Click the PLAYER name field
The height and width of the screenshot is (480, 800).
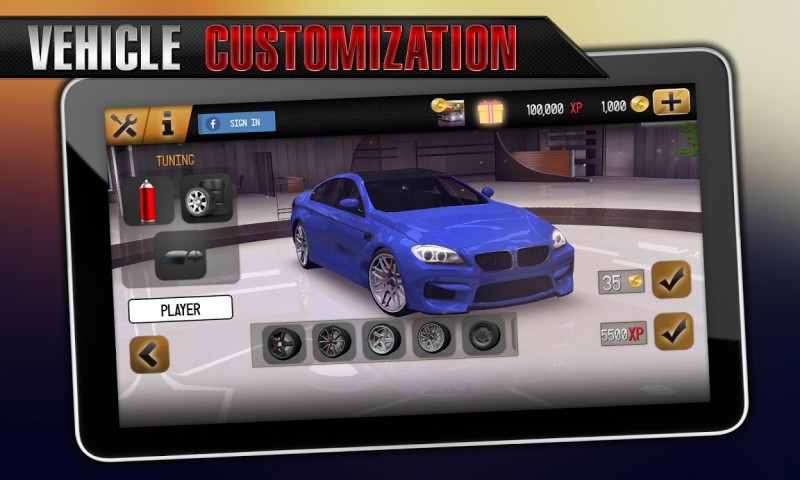[180, 309]
